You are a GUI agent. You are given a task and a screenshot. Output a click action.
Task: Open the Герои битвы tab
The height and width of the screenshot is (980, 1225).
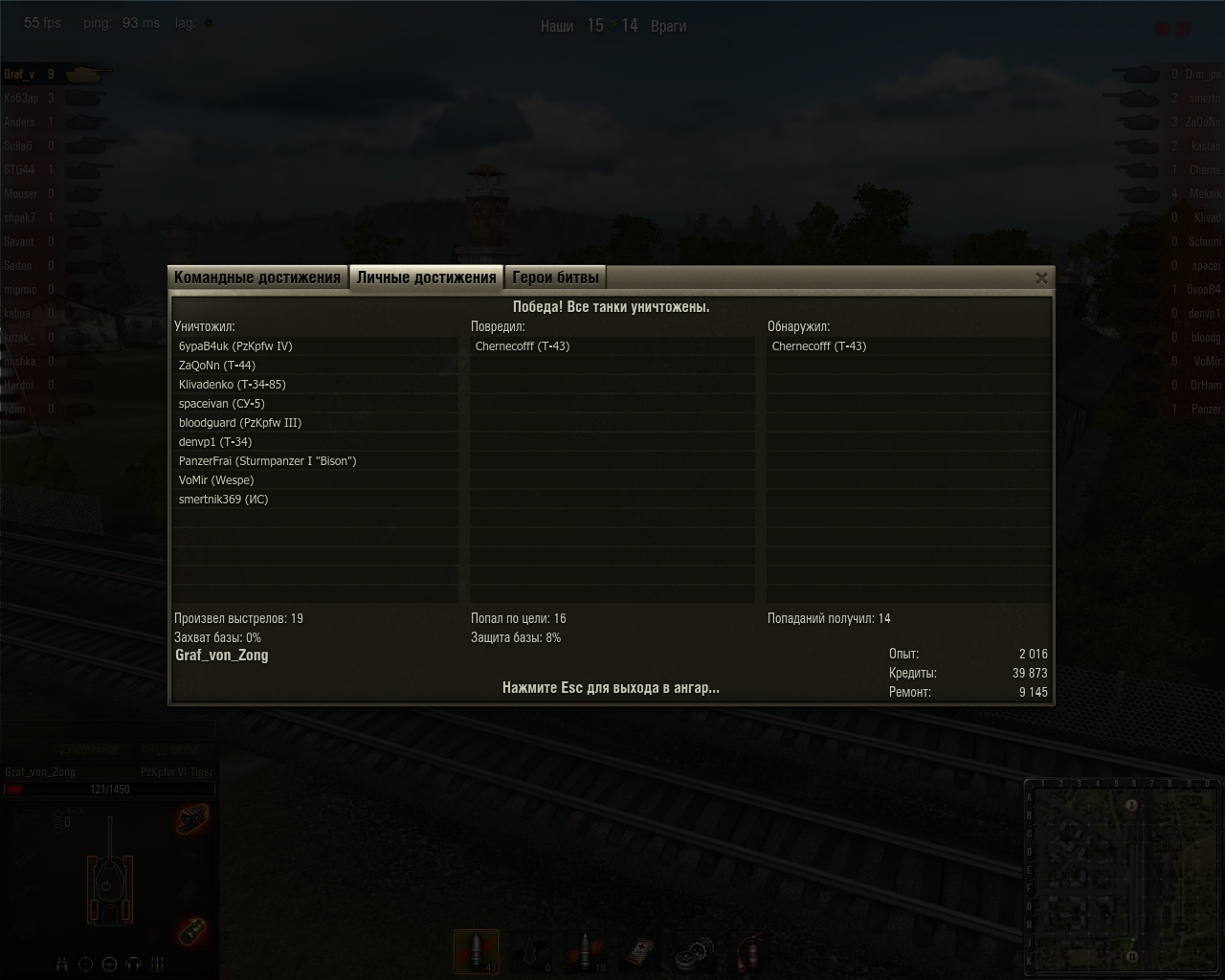555,278
